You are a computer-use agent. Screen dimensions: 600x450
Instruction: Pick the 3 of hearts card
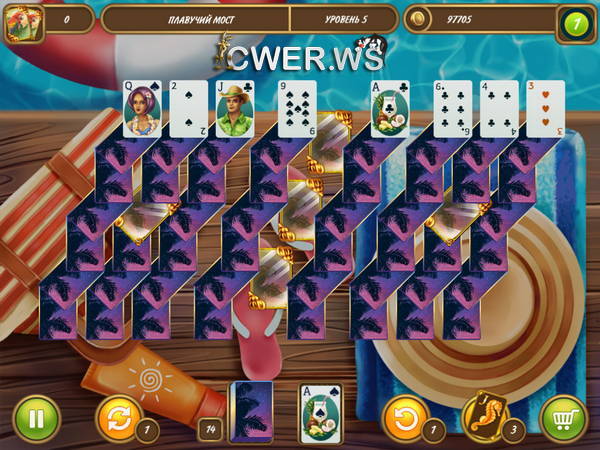tap(545, 108)
